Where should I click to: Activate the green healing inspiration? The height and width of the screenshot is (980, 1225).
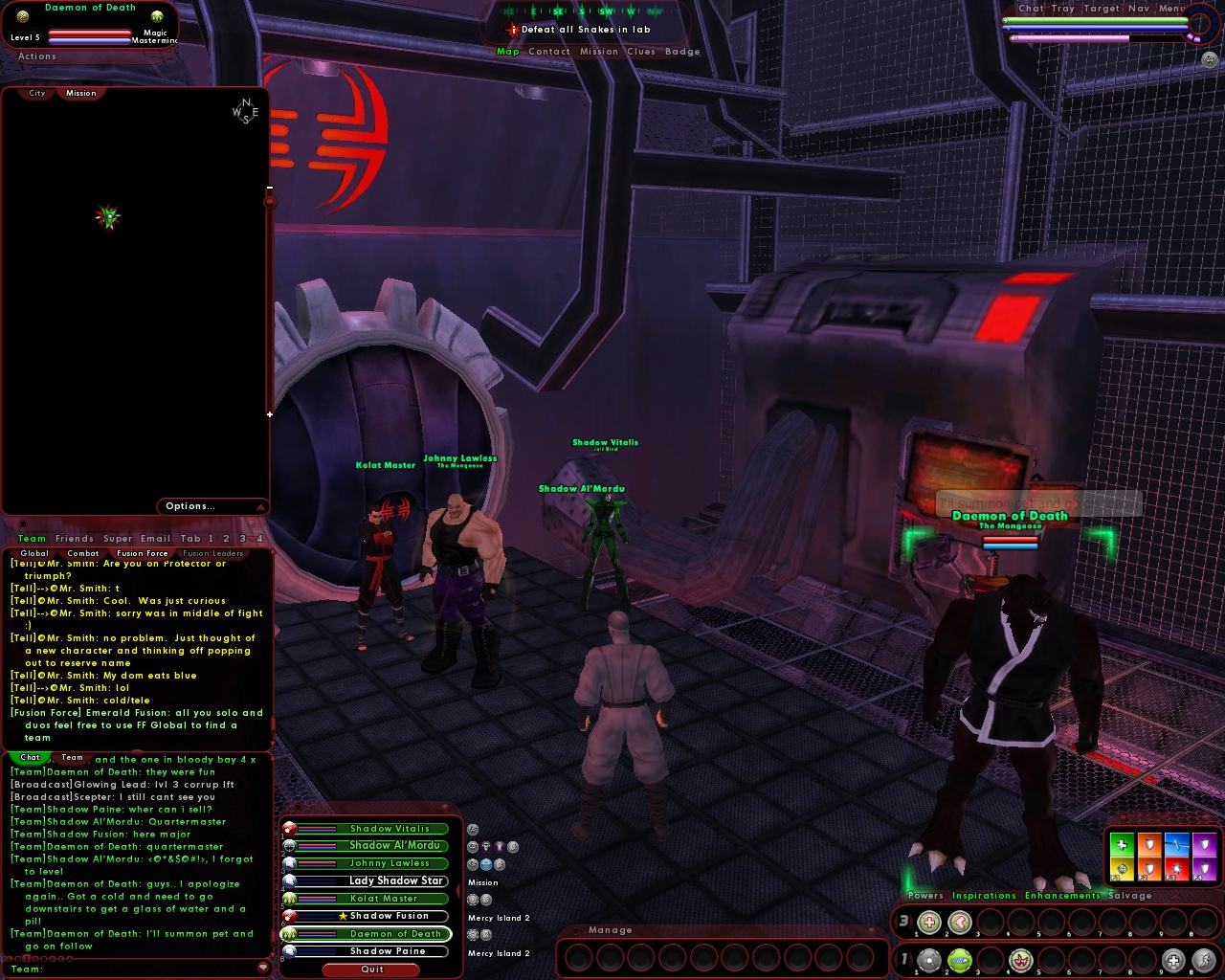pyautogui.click(x=1122, y=844)
